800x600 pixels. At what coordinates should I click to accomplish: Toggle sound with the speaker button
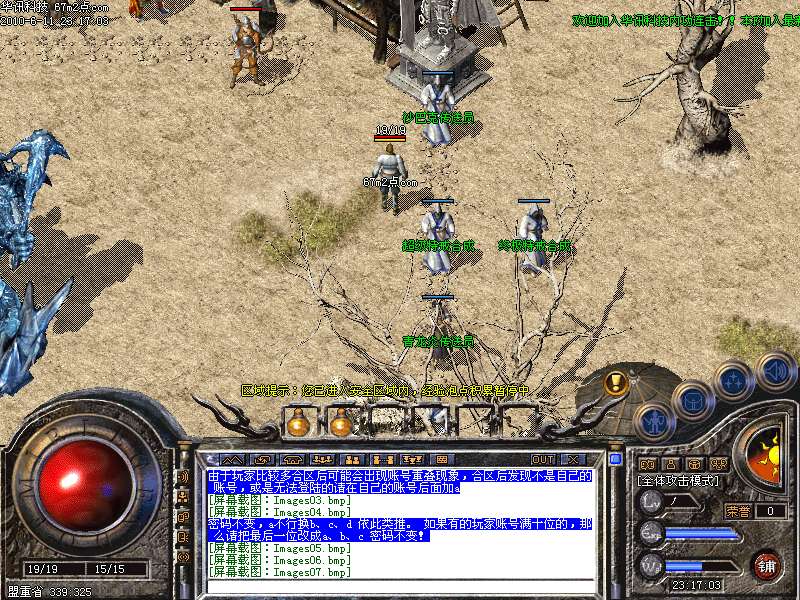pos(775,370)
